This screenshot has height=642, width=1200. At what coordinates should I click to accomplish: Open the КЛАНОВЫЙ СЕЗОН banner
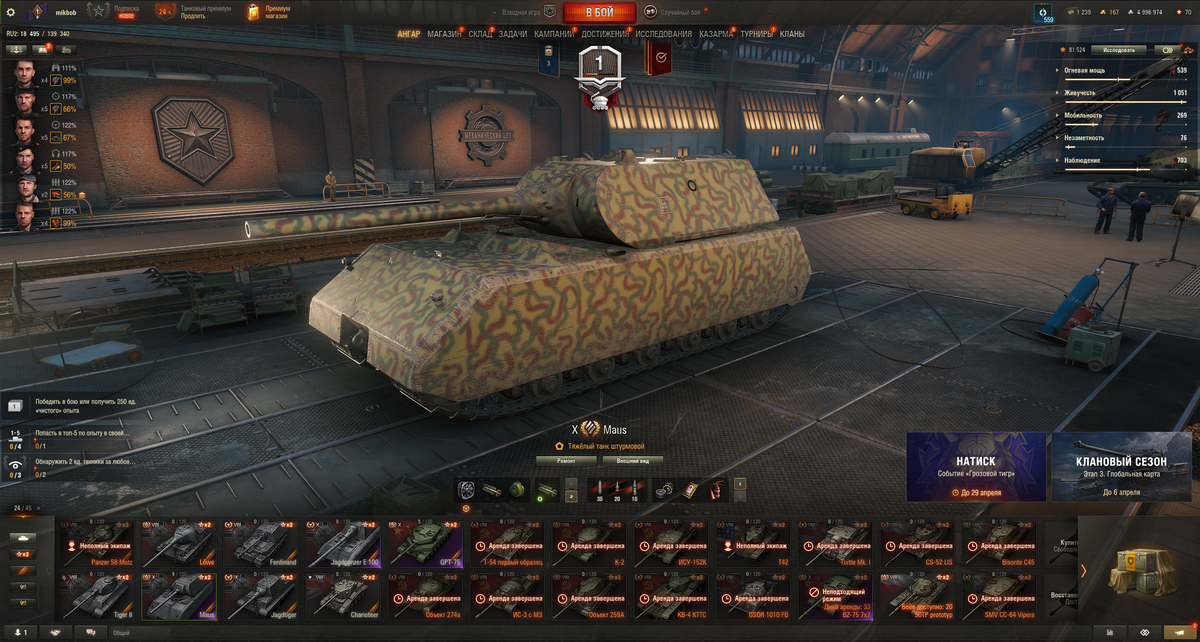coord(1121,466)
